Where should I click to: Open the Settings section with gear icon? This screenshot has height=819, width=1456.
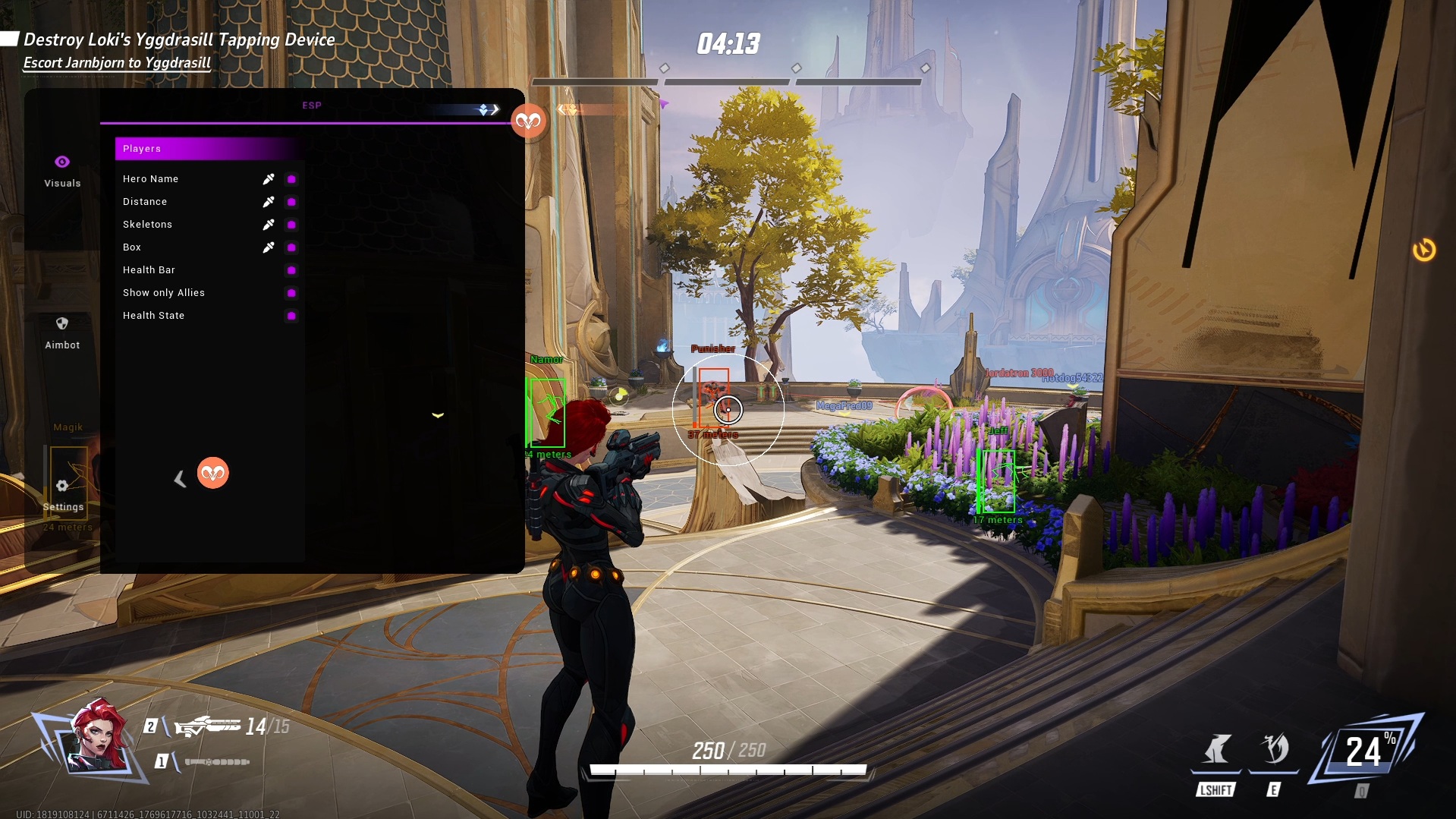[63, 495]
